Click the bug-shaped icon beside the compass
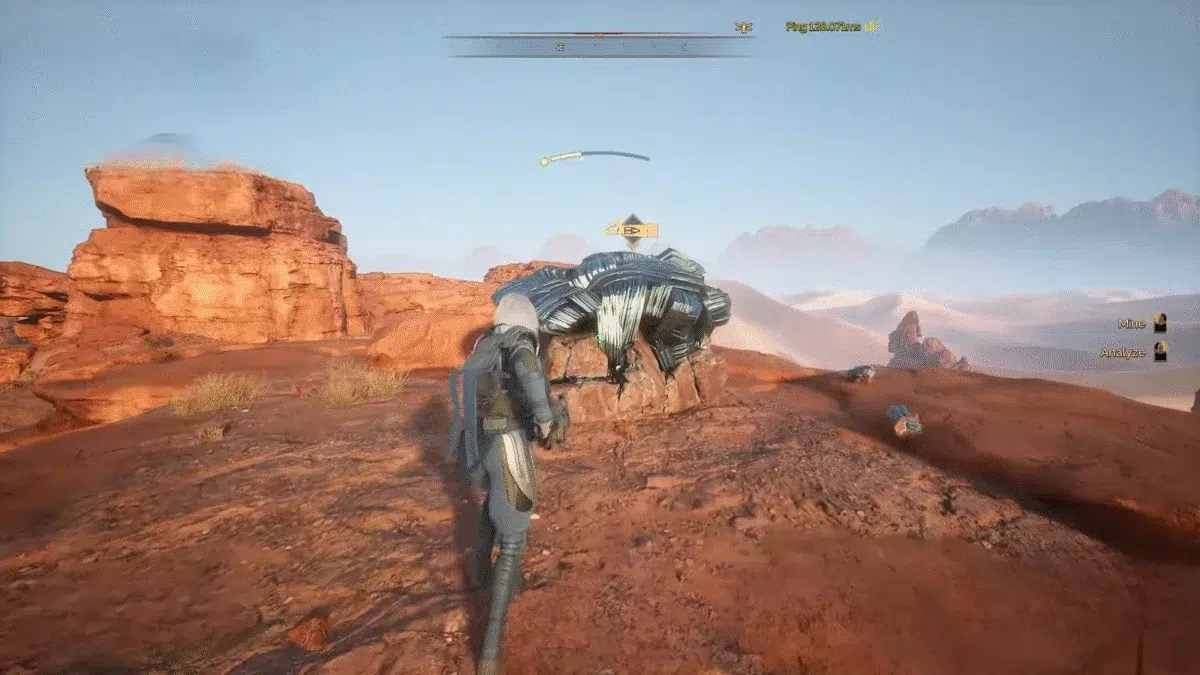This screenshot has width=1200, height=675. (x=743, y=27)
